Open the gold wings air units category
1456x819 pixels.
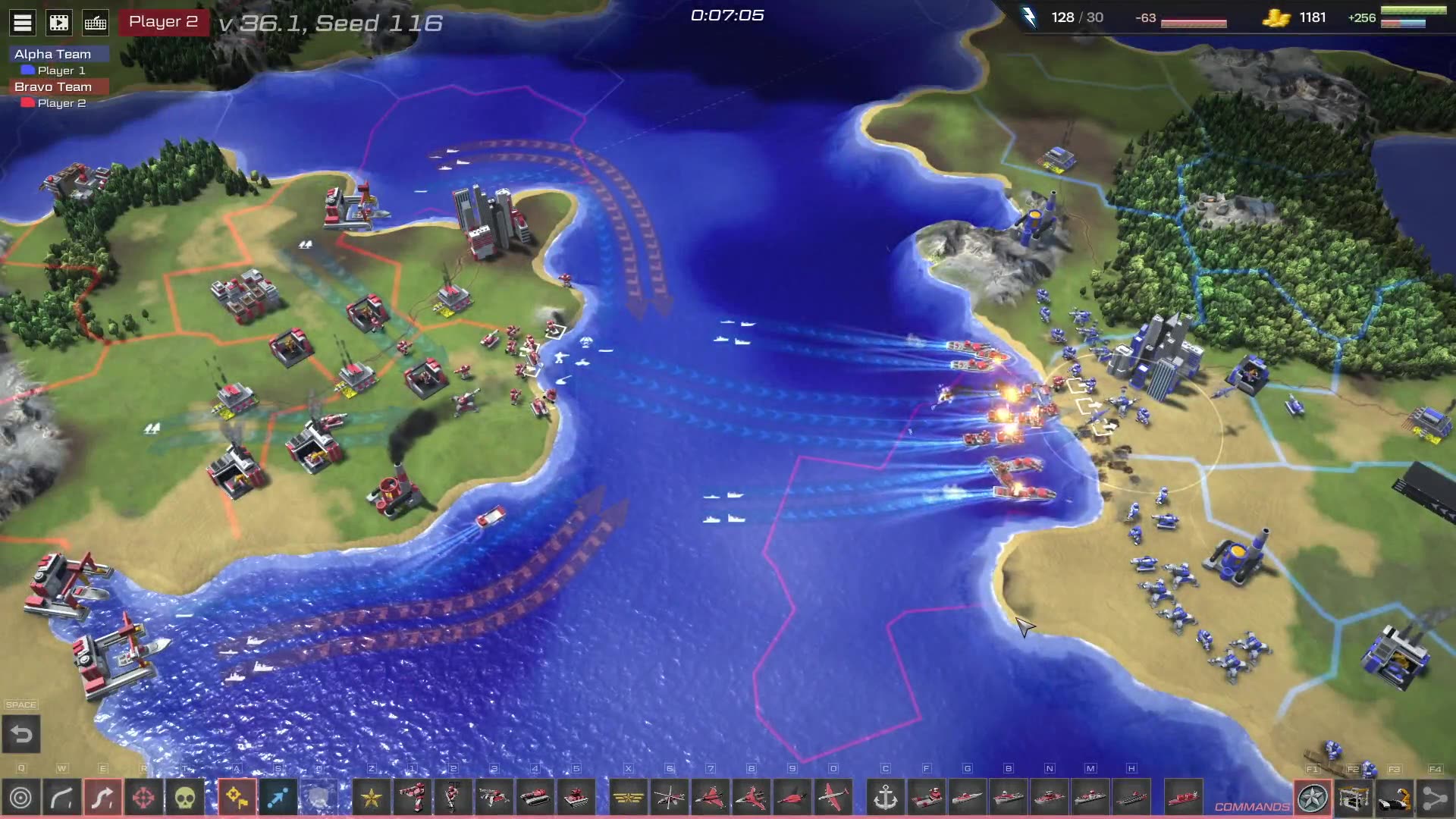coord(629,798)
